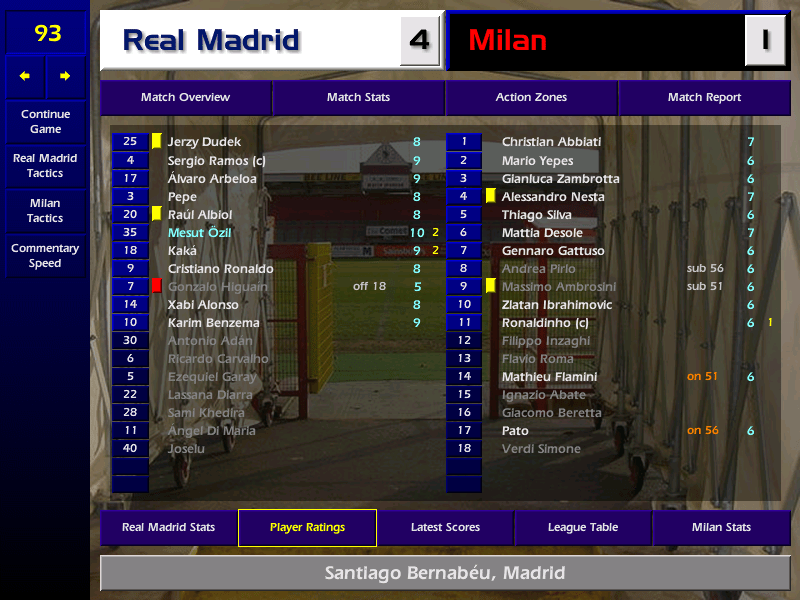Viewport: 800px width, 600px height.
Task: Show the Match Stats tab
Action: point(358,98)
